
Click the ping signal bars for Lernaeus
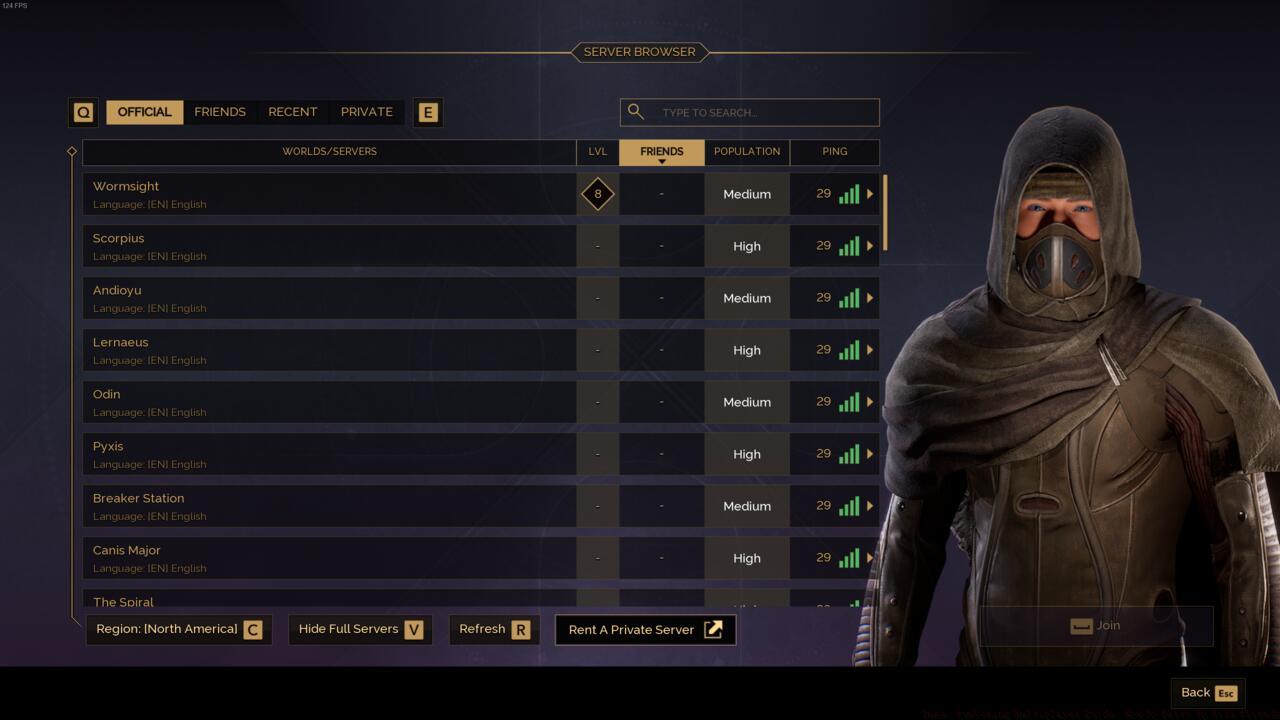pos(848,350)
